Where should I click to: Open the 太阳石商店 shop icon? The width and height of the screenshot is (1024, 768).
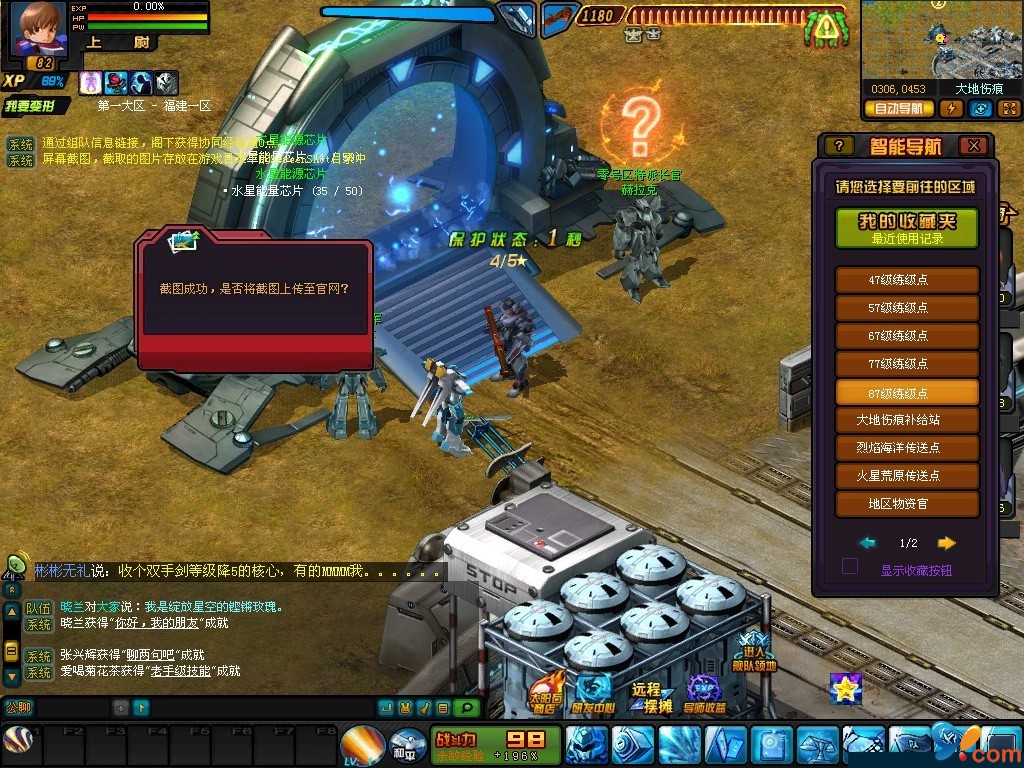tap(545, 692)
